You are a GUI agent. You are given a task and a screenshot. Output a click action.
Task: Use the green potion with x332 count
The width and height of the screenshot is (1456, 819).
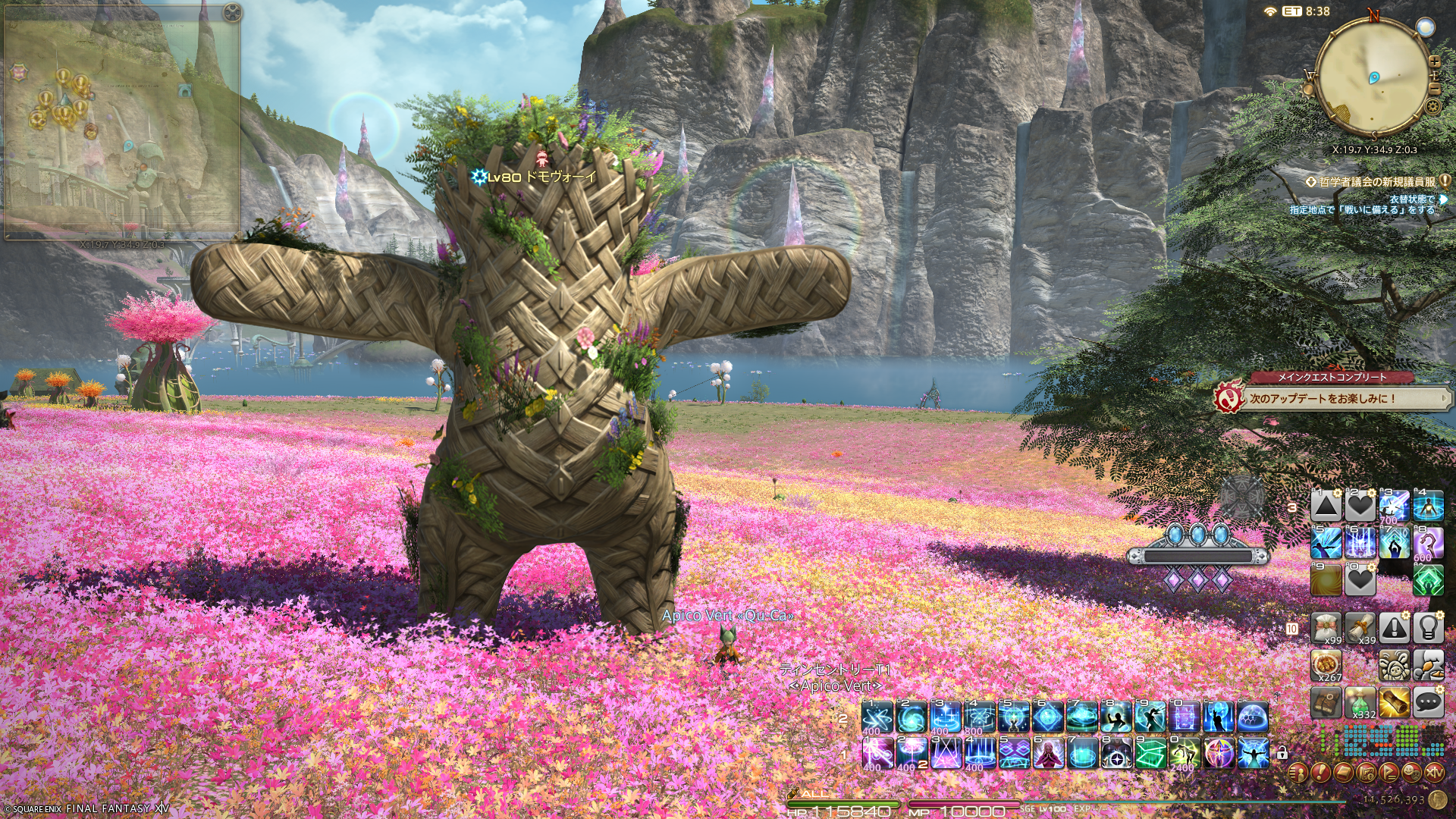[1360, 703]
